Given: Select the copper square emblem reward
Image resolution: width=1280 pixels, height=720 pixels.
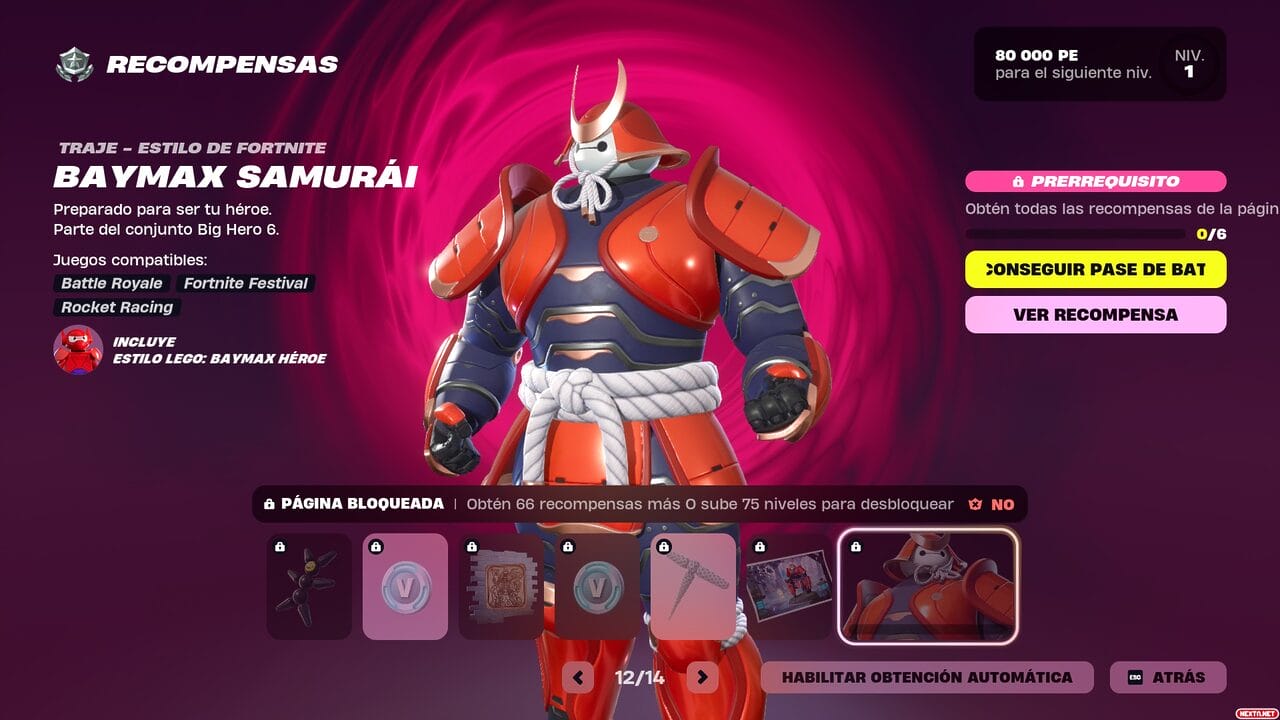Looking at the screenshot, I should pos(501,586).
